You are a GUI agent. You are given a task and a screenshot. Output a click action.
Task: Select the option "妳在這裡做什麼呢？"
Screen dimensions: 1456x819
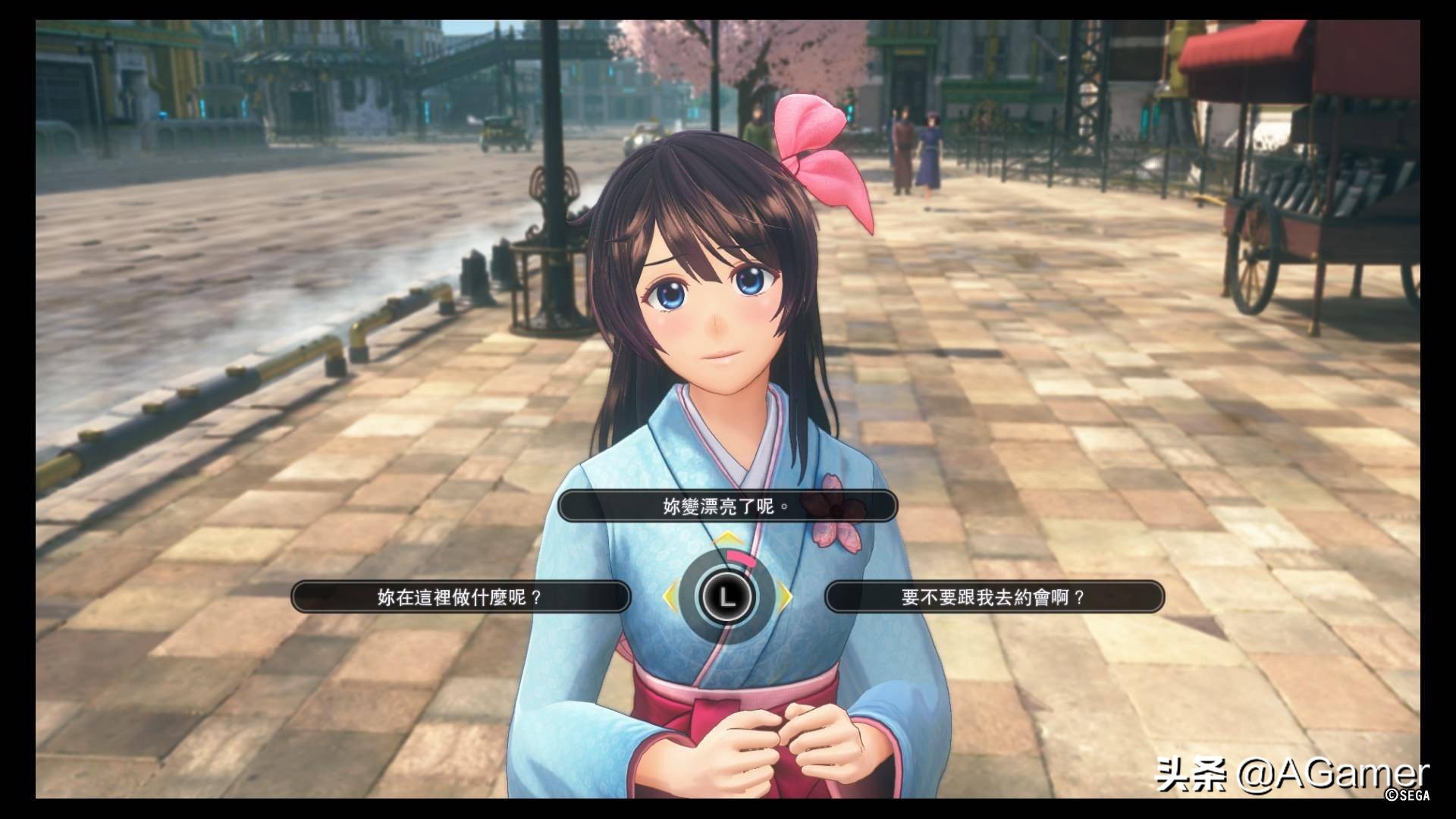tap(460, 597)
